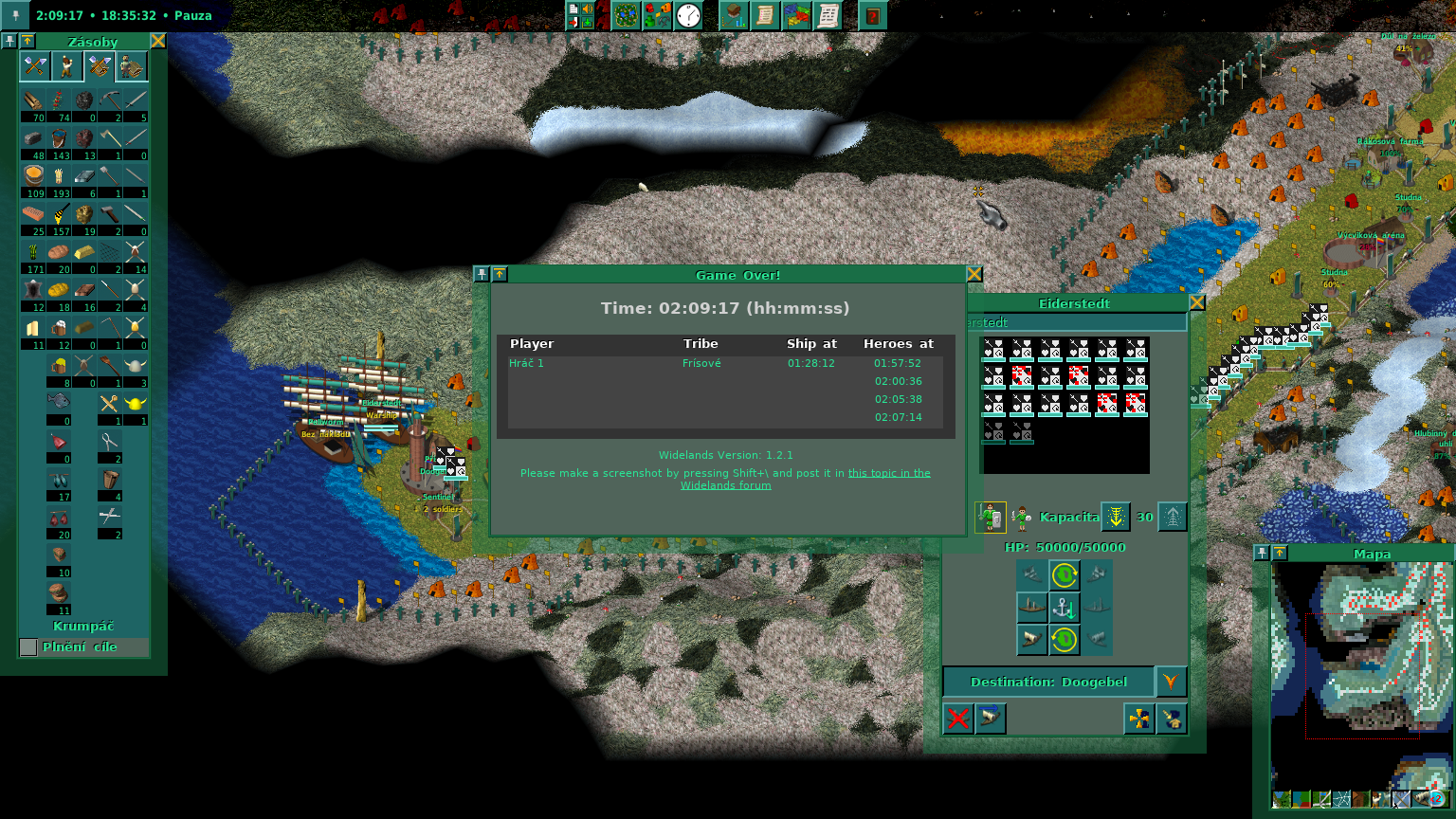Close the Zásoby stock window
This screenshot has width=1456, height=819.
coord(158,41)
